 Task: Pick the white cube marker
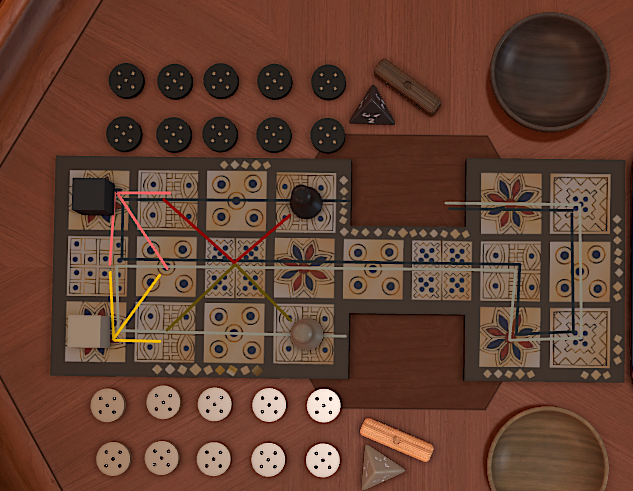(87, 333)
